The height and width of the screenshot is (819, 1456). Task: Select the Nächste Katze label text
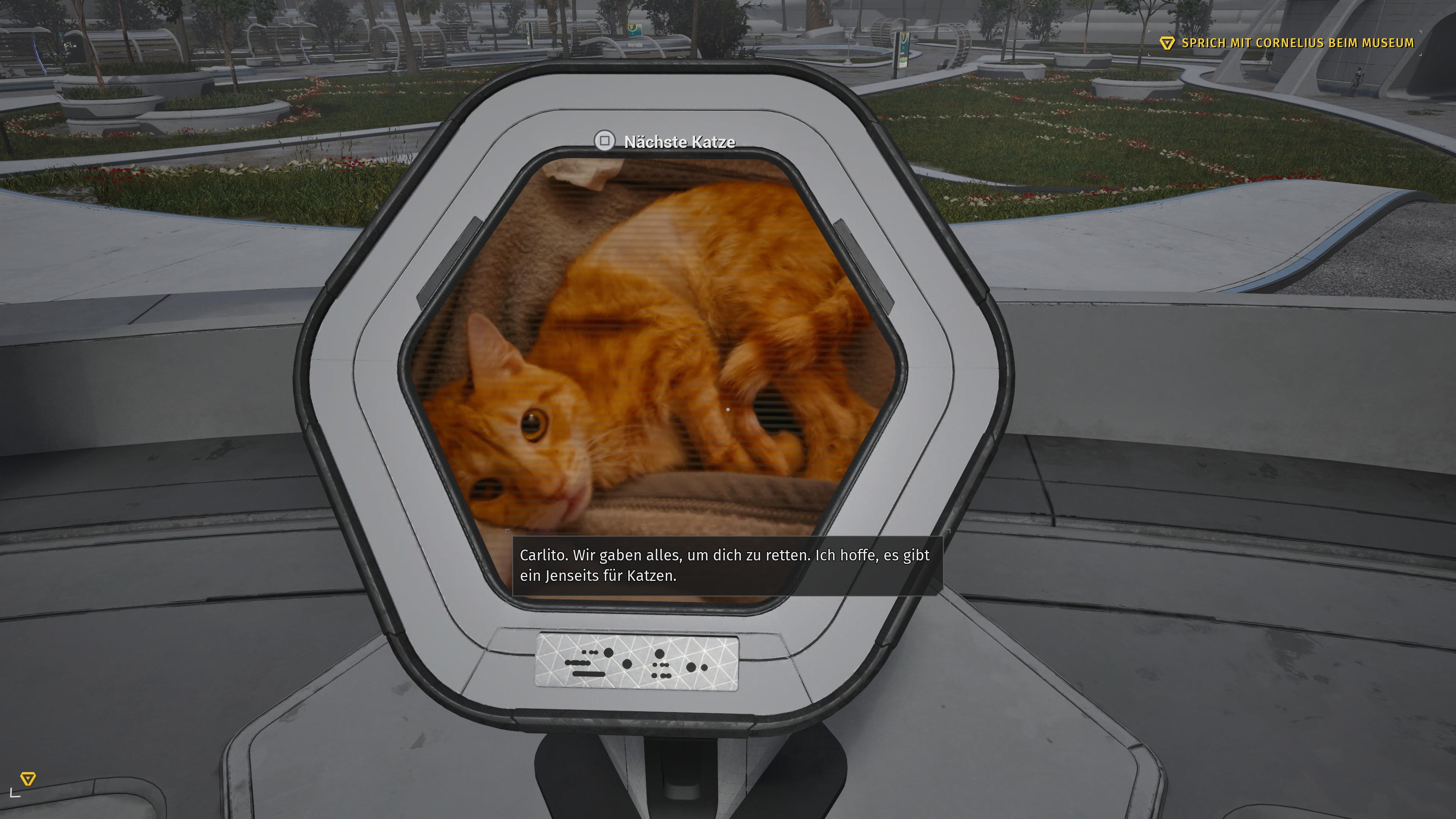click(x=678, y=142)
